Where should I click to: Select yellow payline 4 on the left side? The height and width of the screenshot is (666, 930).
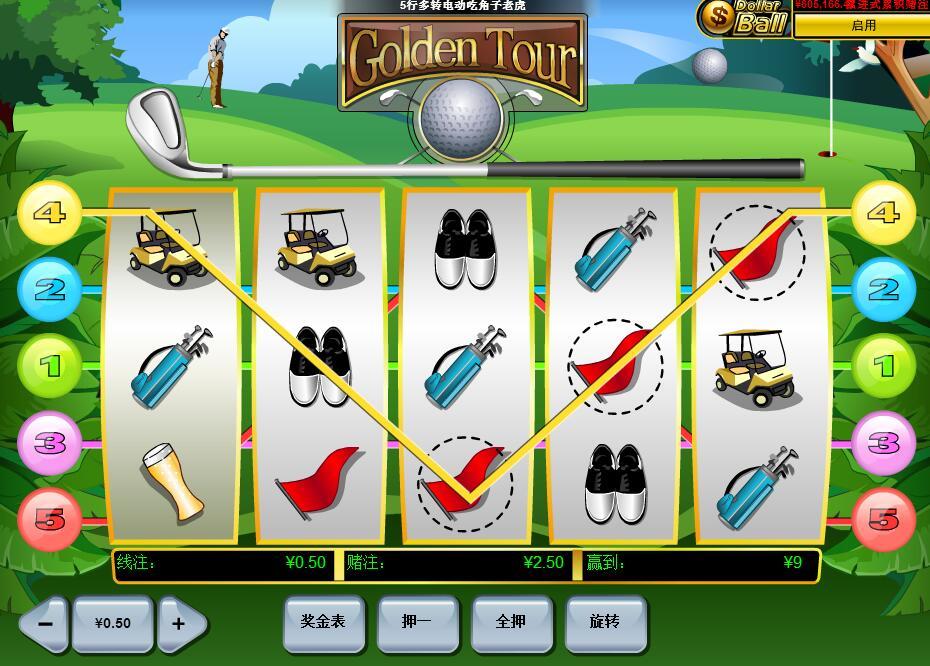(48, 213)
